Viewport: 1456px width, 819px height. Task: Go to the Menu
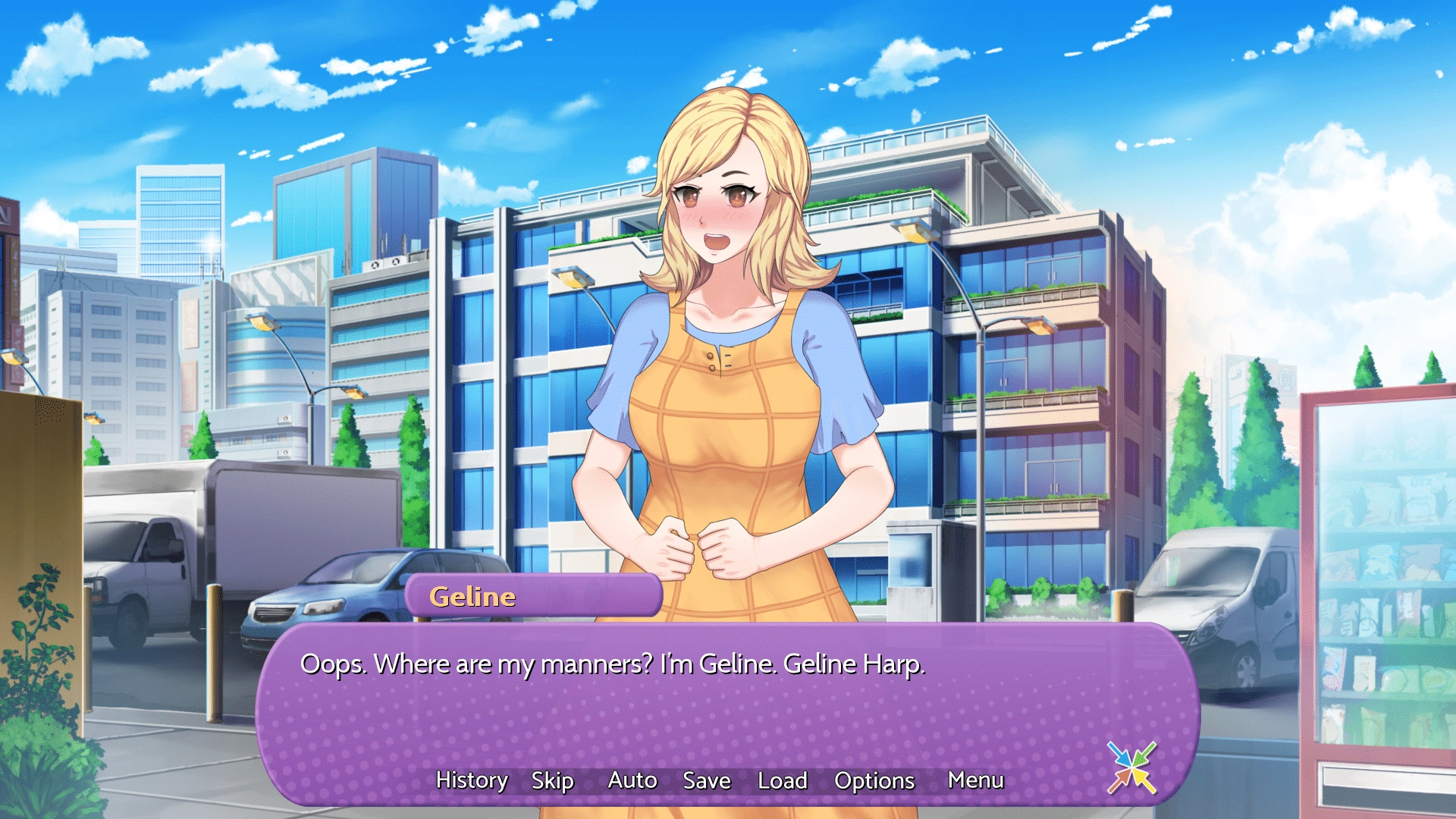pyautogui.click(x=976, y=780)
